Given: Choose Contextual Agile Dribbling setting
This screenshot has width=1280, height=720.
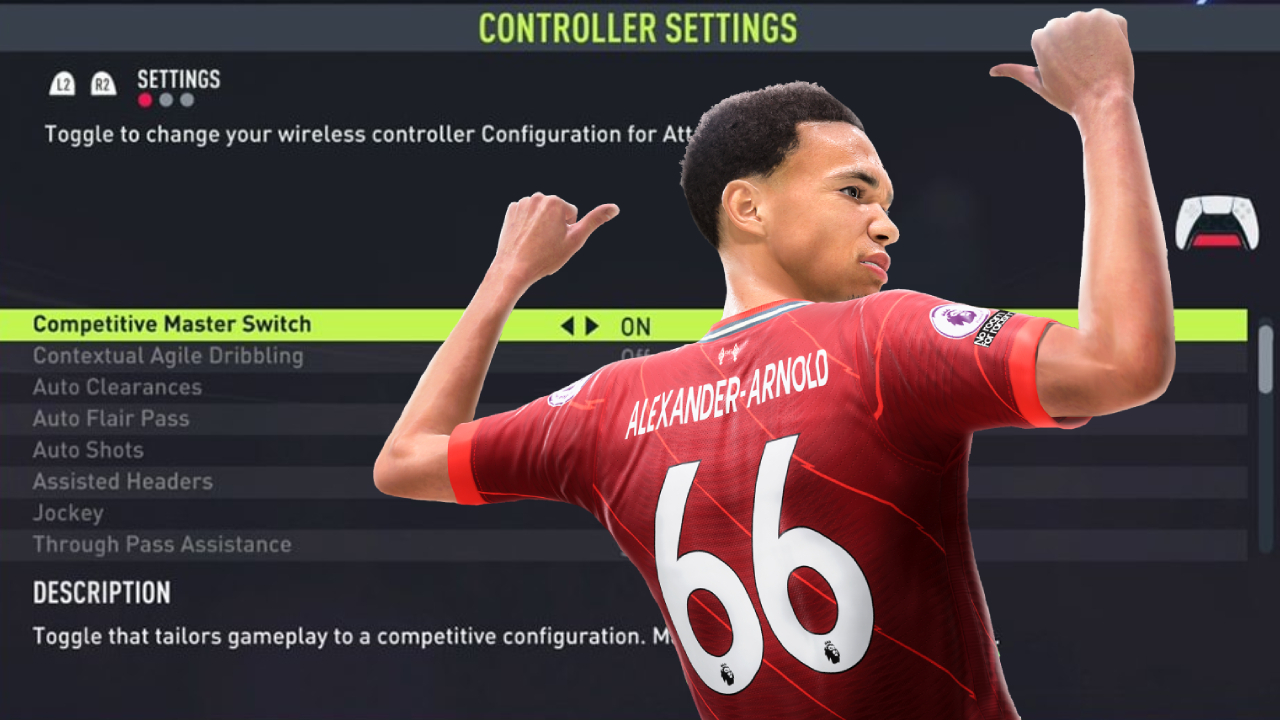Looking at the screenshot, I should pos(168,356).
